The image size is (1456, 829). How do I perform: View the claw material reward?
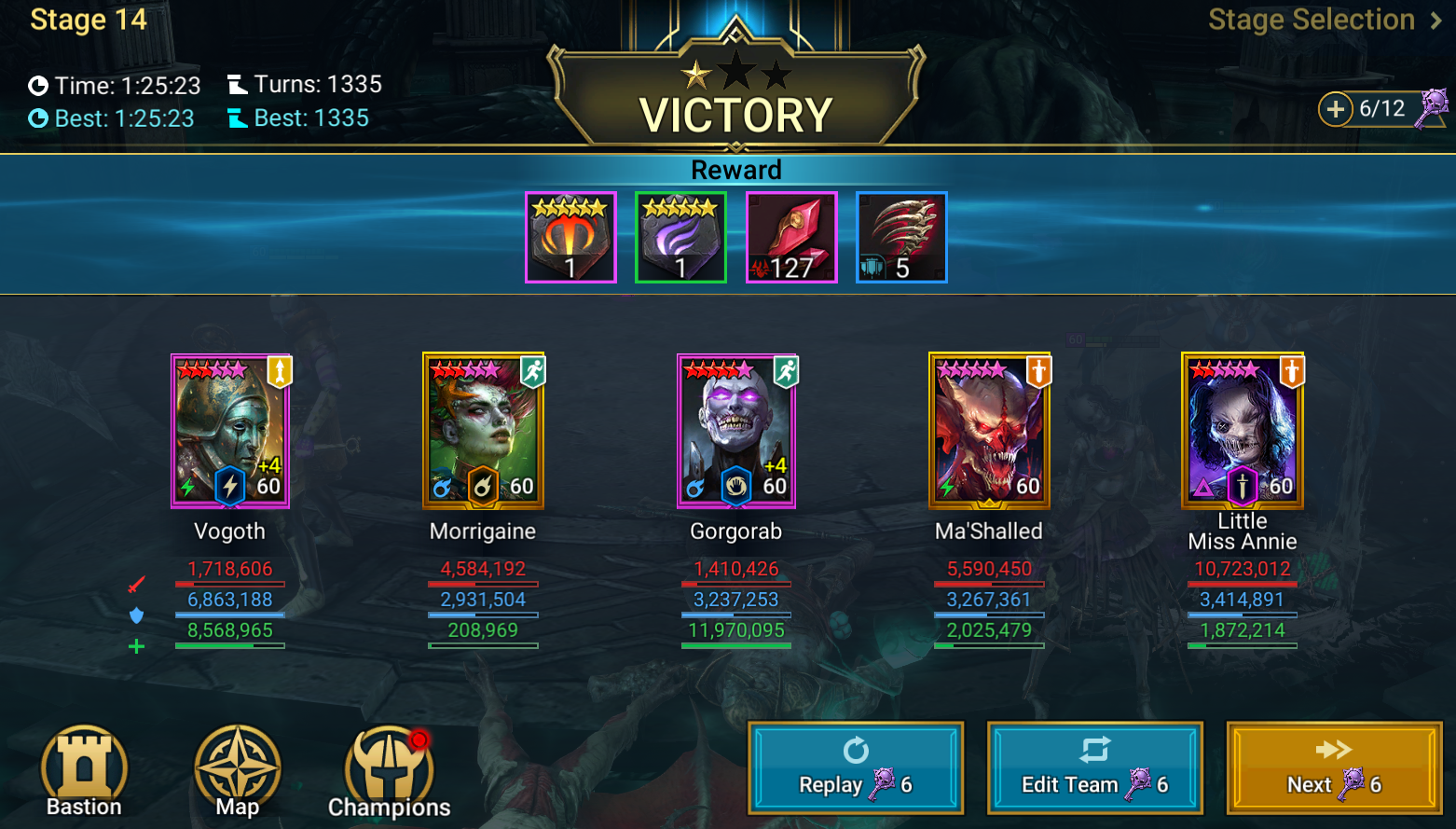click(901, 237)
